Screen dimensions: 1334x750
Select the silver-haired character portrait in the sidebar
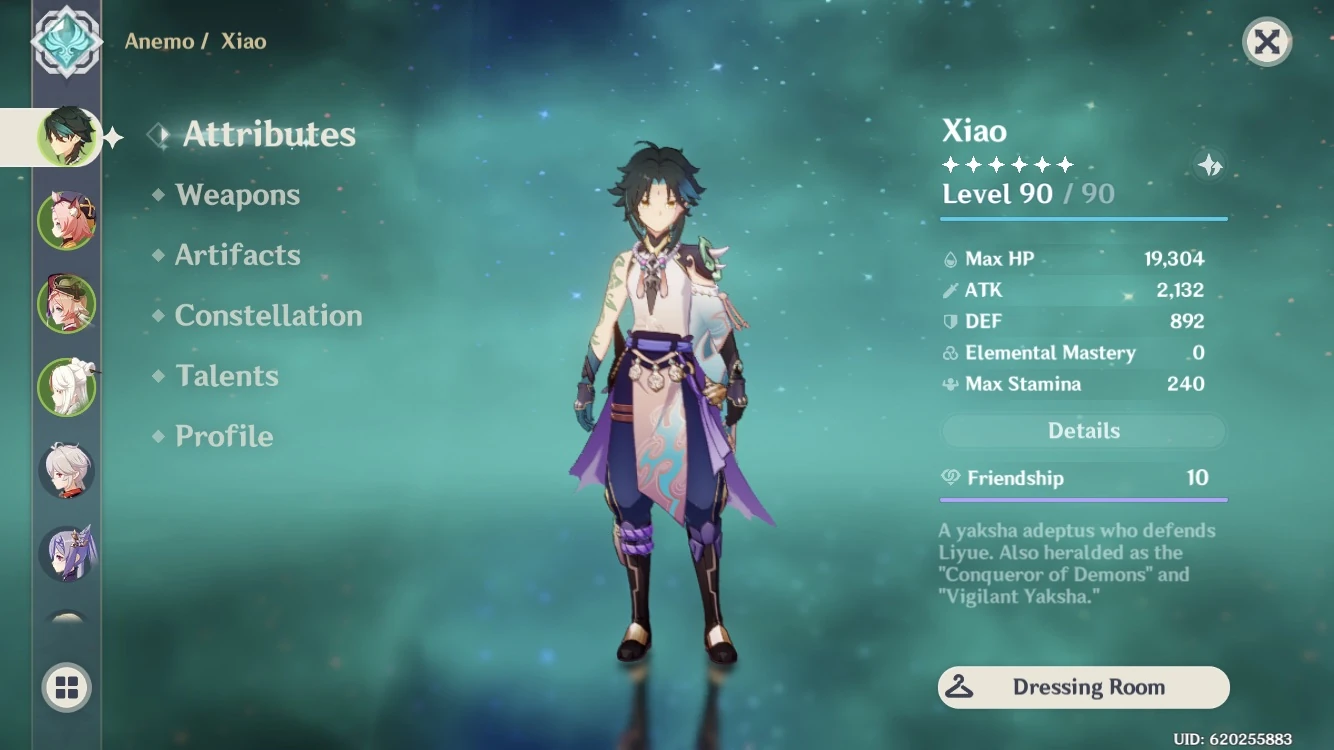point(66,468)
